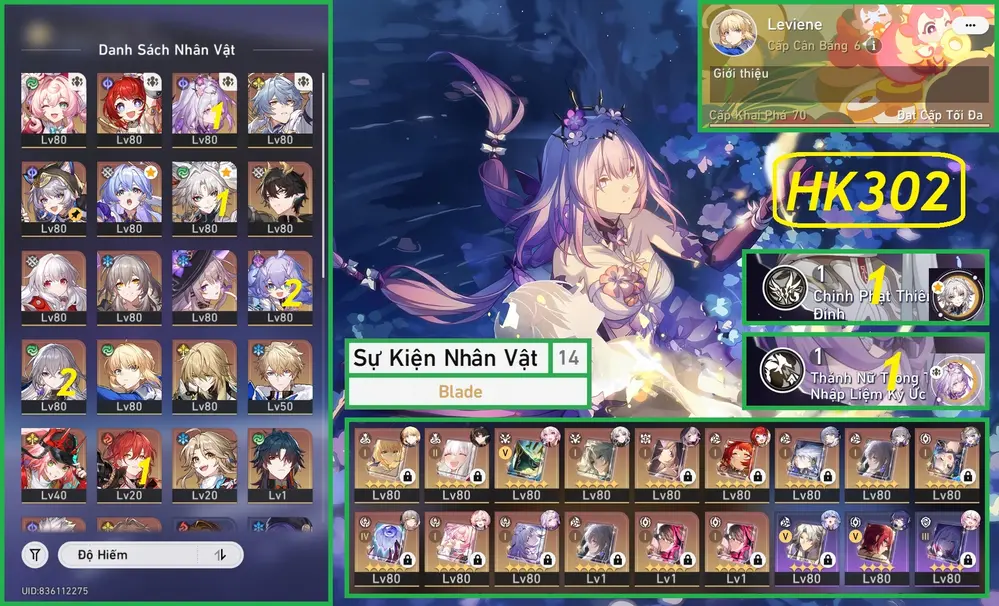Click the info icon beside Cấp Cân Bằng
The image size is (999, 606).
point(873,46)
